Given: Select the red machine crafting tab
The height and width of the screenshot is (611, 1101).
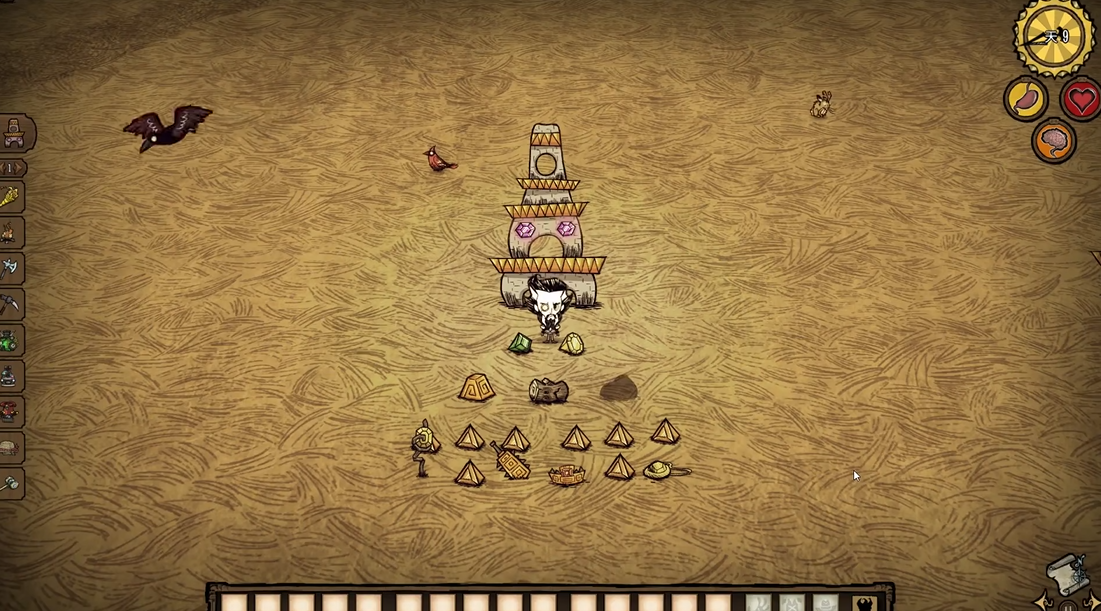Looking at the screenshot, I should click(10, 412).
